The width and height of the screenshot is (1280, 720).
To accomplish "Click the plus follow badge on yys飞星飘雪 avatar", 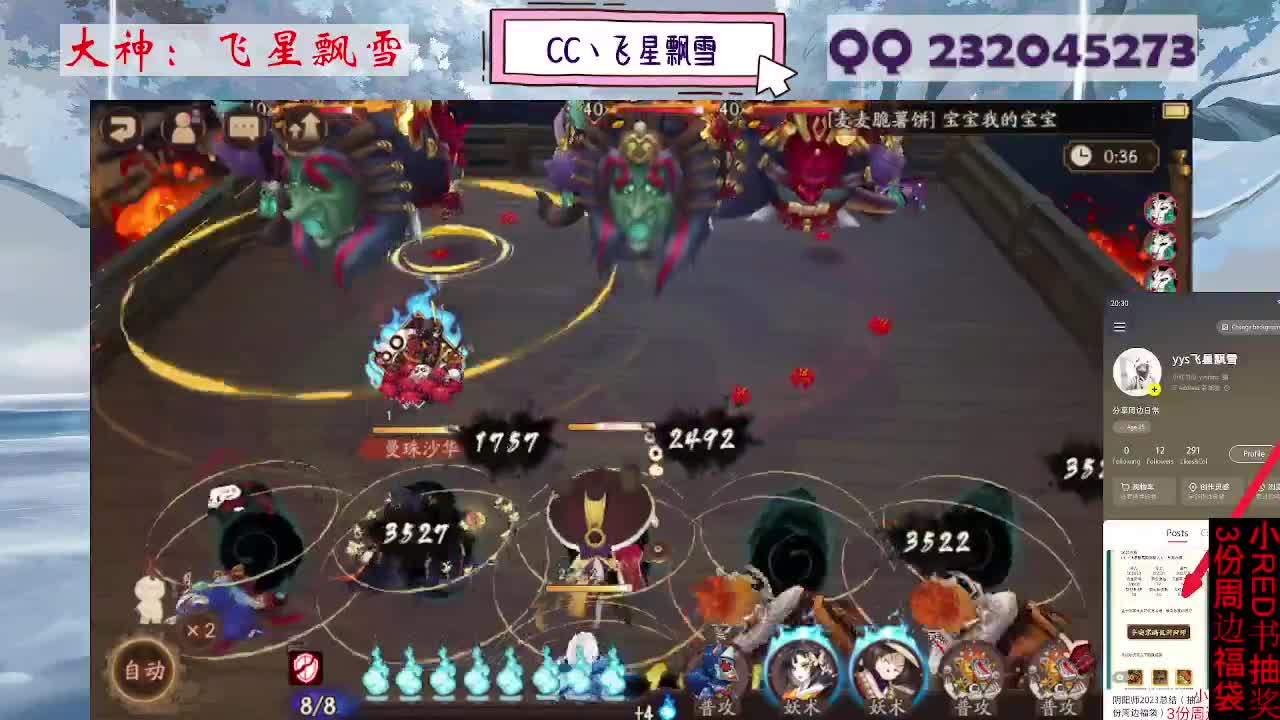I will [x=1155, y=388].
